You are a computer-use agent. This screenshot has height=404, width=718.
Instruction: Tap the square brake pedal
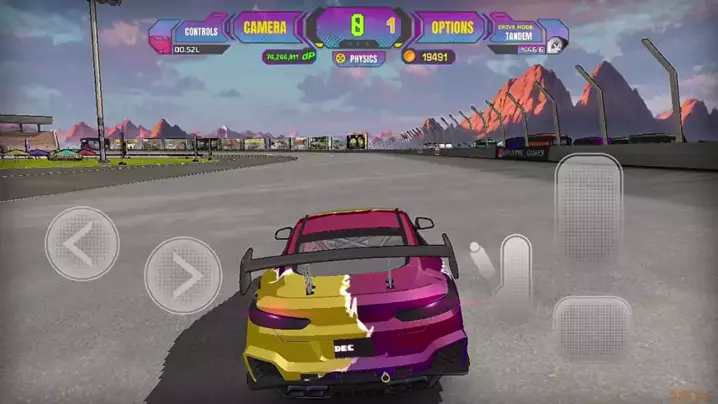pos(592,328)
